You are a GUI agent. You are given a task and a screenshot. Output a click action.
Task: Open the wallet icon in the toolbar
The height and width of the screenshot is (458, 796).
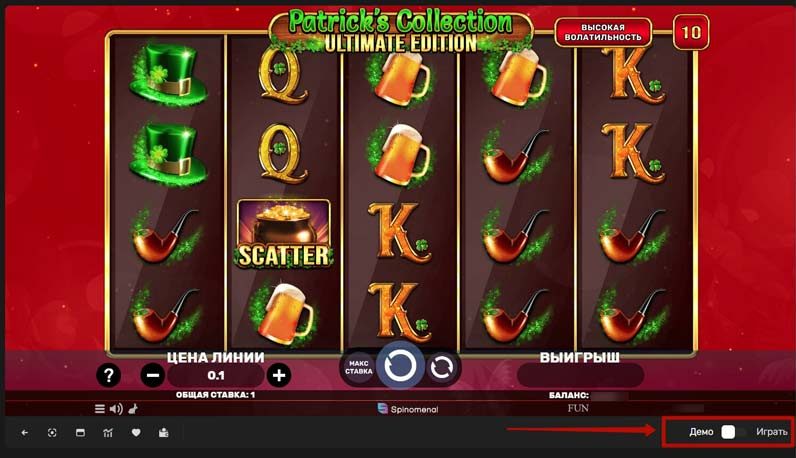pyautogui.click(x=164, y=432)
